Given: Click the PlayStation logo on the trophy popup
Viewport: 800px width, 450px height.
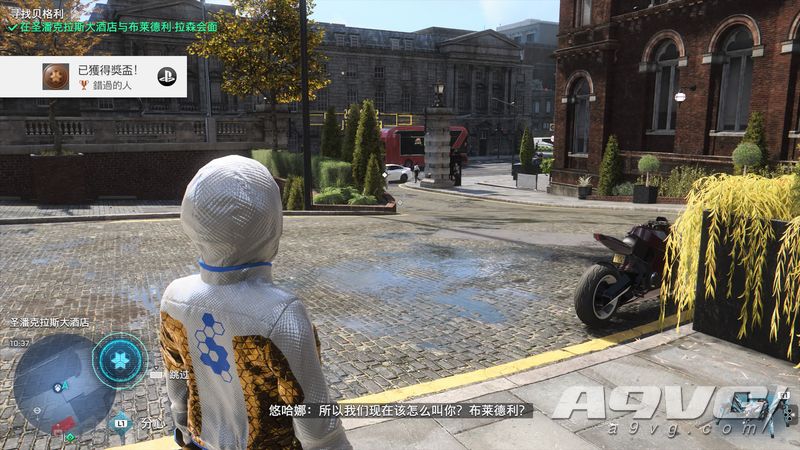Looking at the screenshot, I should coord(167,76).
